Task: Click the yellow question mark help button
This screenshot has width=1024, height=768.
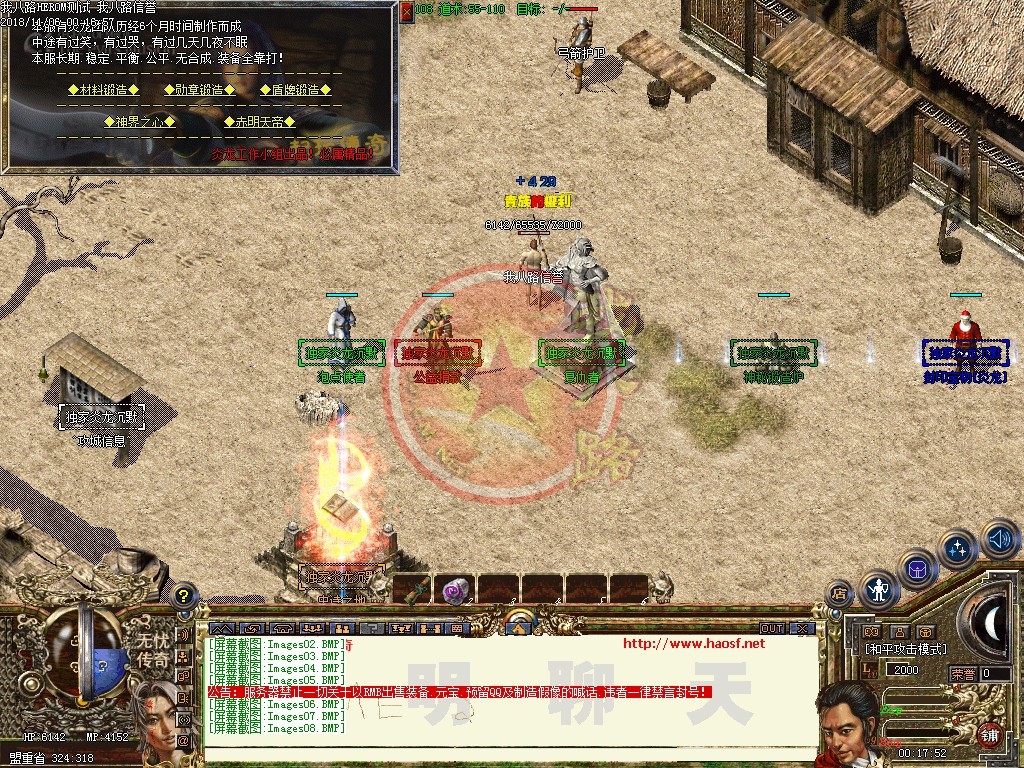Action: tap(183, 595)
